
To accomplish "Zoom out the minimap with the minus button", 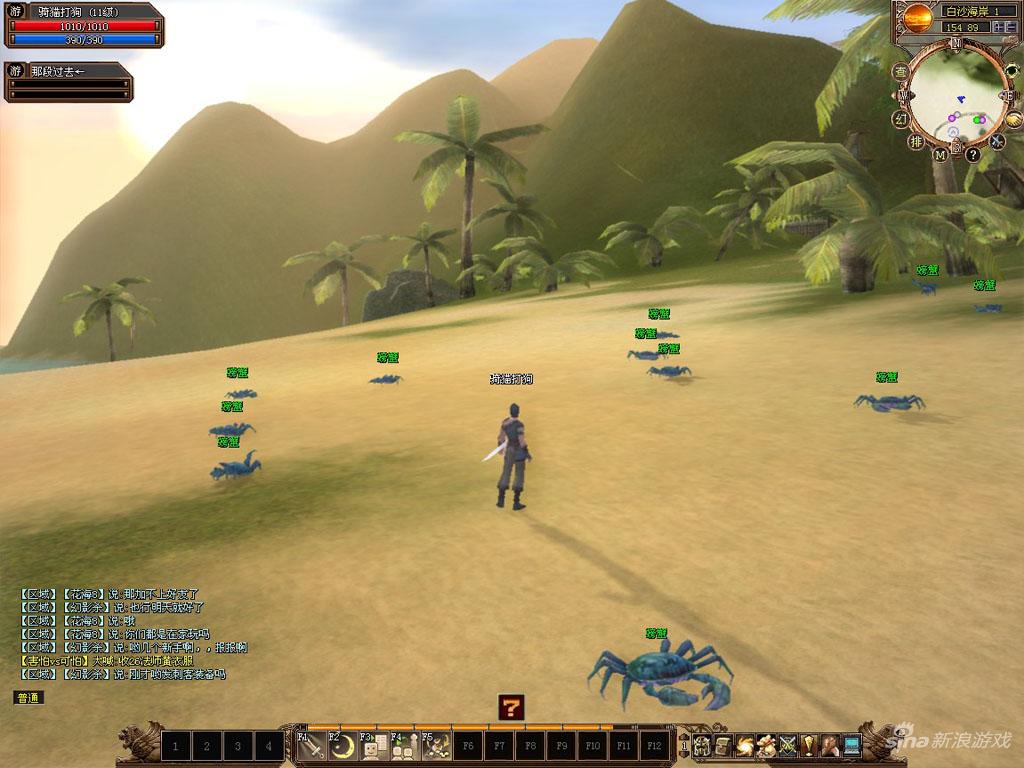I will click(x=1013, y=27).
